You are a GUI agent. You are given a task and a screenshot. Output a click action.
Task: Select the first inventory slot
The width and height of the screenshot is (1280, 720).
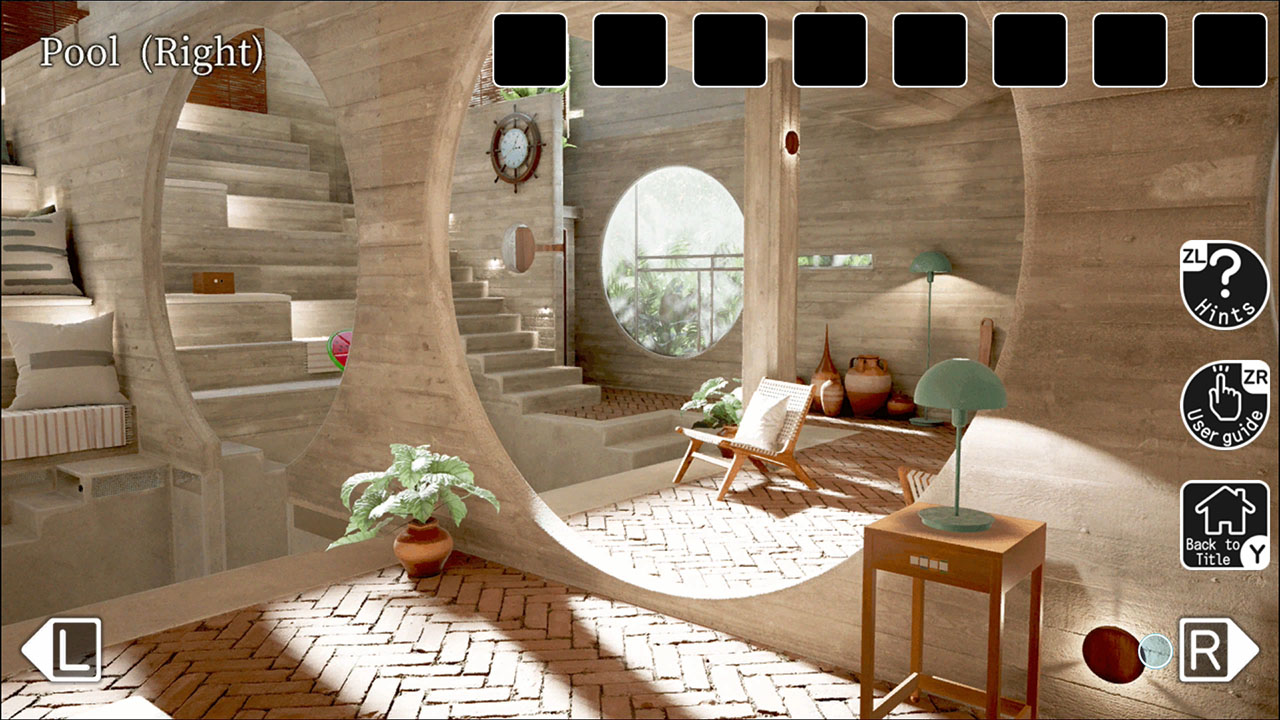pos(529,47)
